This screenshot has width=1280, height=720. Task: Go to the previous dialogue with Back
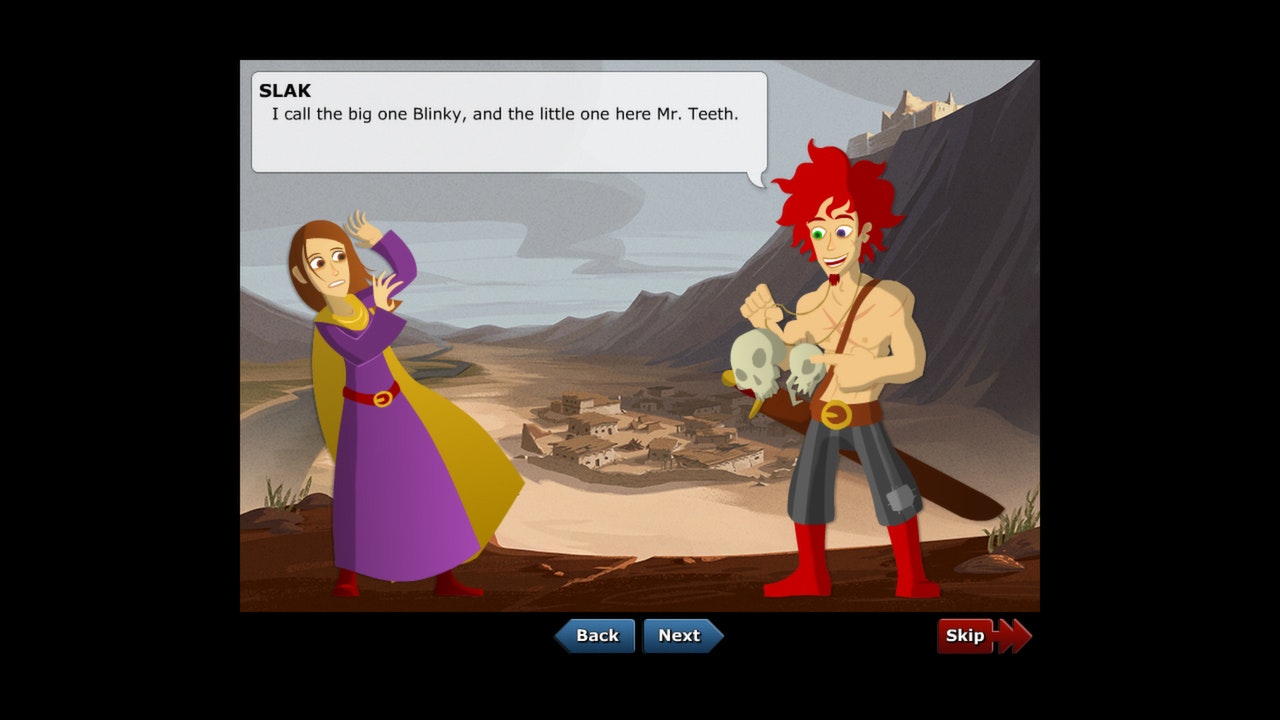click(596, 636)
